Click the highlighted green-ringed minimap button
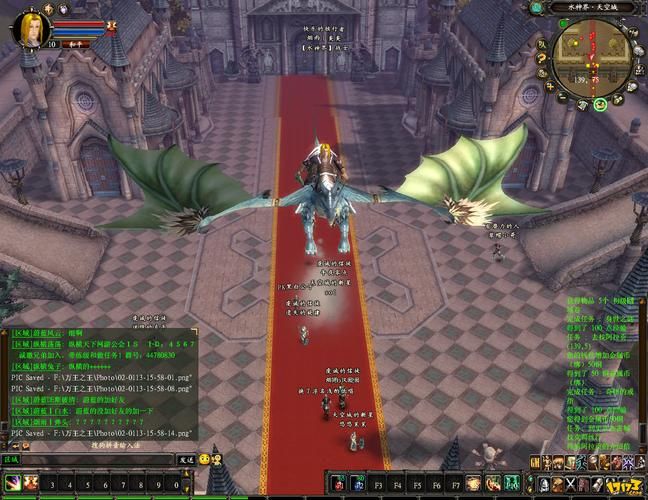Viewport: 648px width, 500px height. click(x=601, y=103)
